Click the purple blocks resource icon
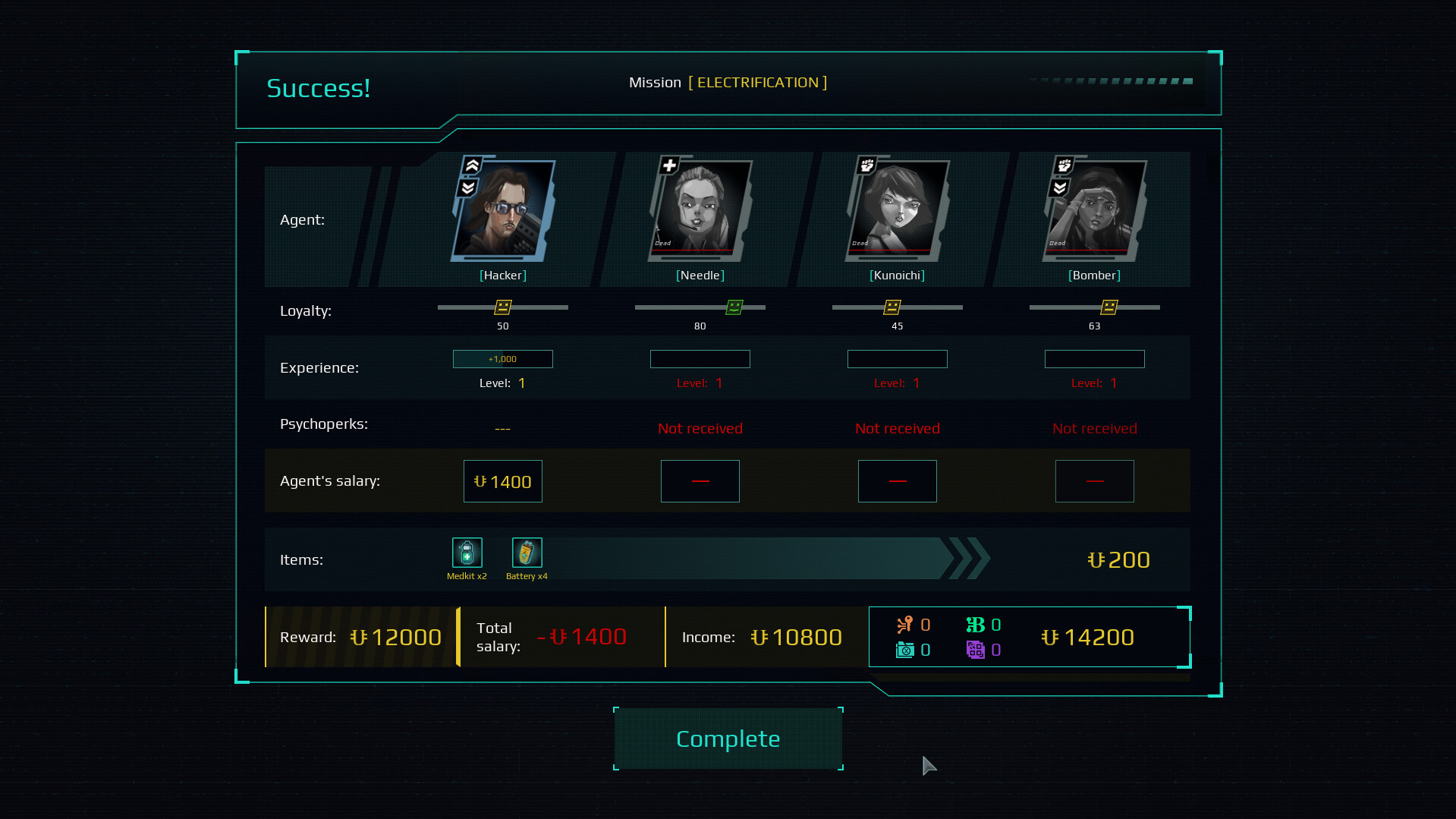Image resolution: width=1456 pixels, height=819 pixels. pos(977,650)
